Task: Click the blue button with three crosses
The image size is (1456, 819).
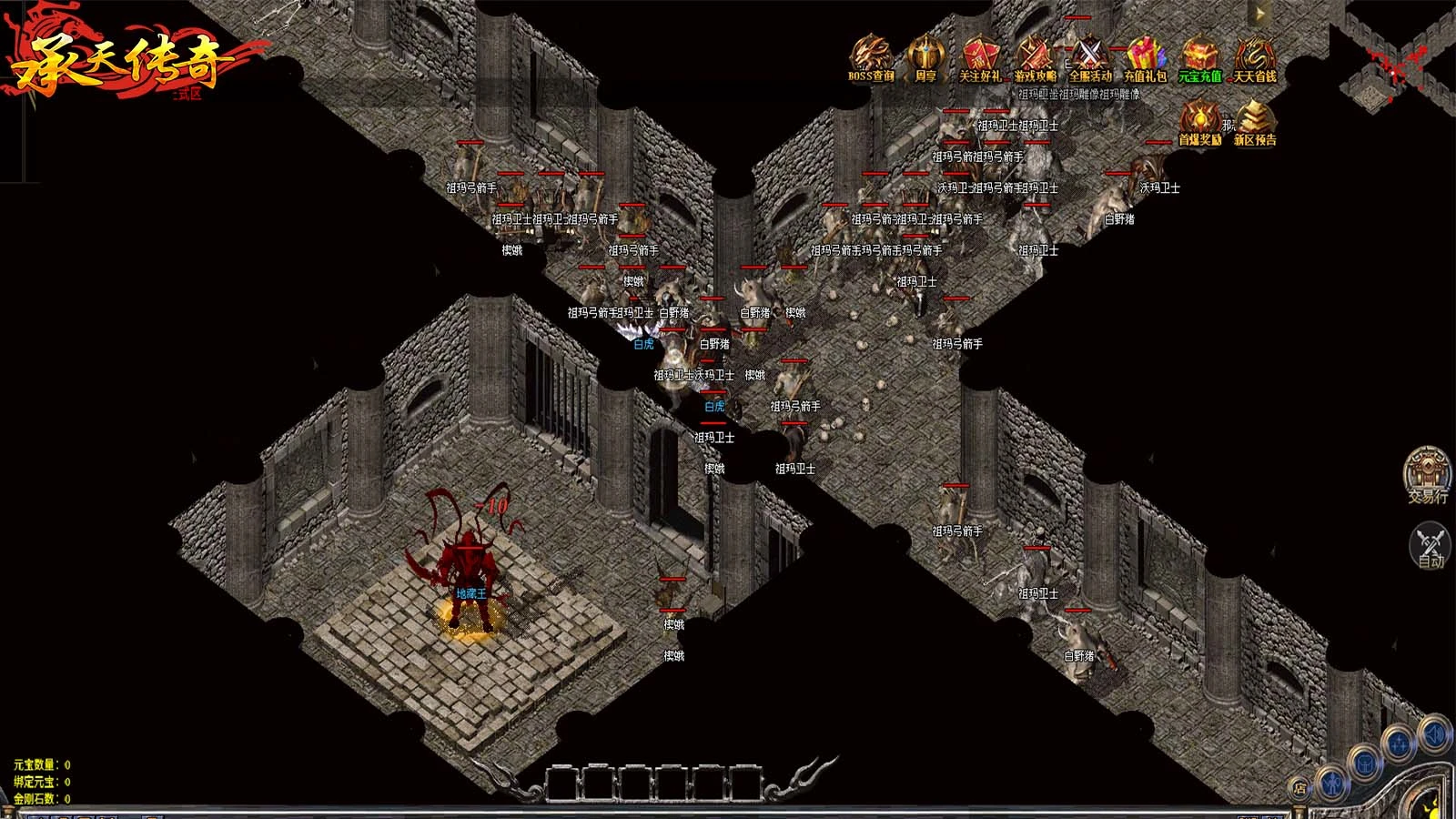Action: [x=1400, y=745]
